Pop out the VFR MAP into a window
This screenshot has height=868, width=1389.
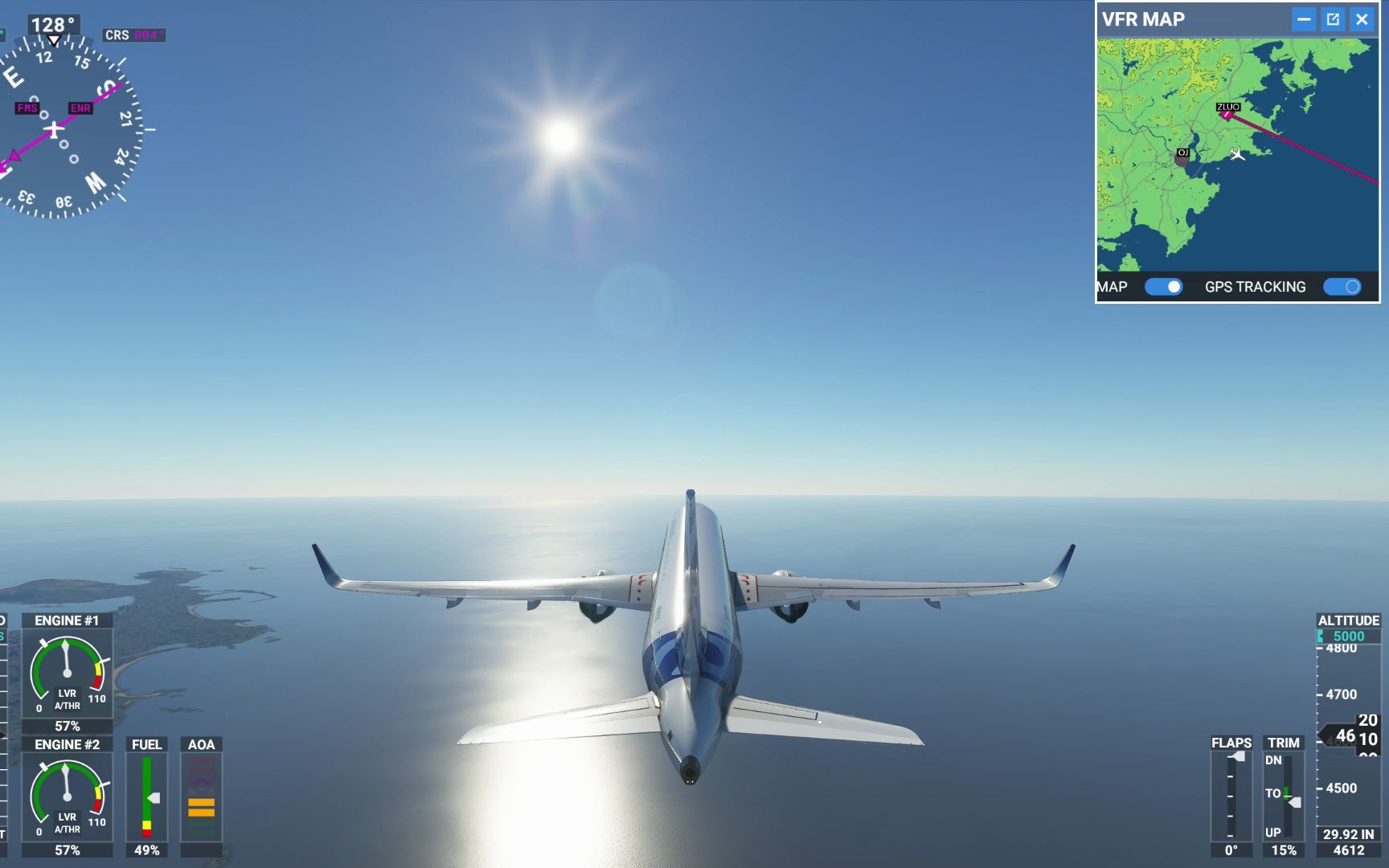[x=1334, y=19]
